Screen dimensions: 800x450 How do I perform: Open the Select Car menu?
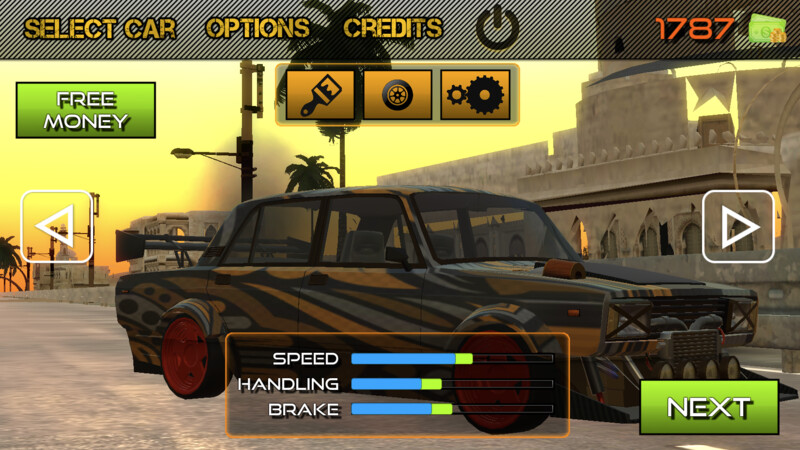100,29
